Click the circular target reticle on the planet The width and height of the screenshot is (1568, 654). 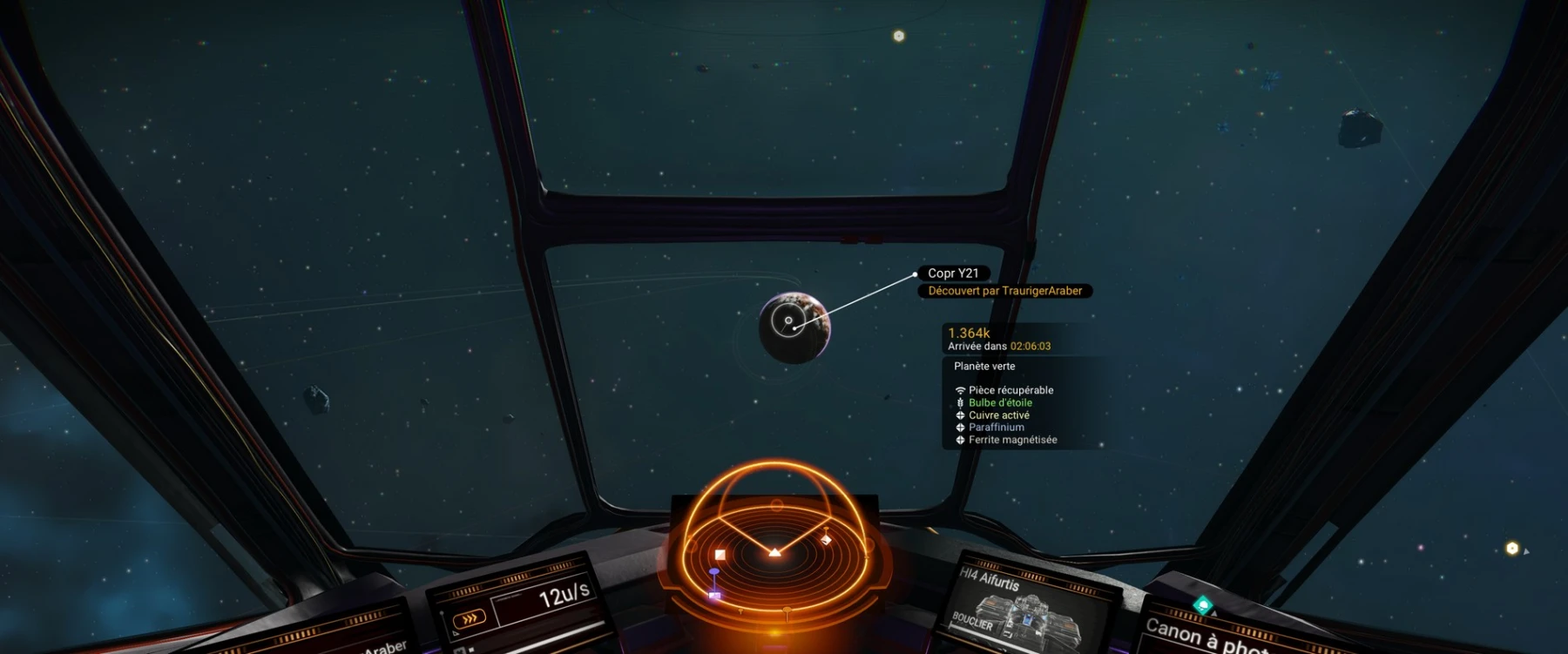tap(788, 321)
